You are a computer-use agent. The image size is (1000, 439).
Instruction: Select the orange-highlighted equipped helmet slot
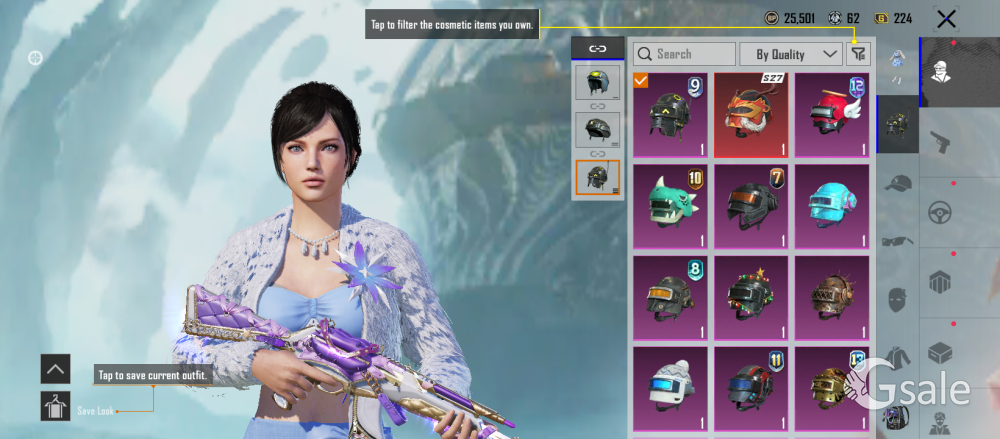(x=597, y=178)
